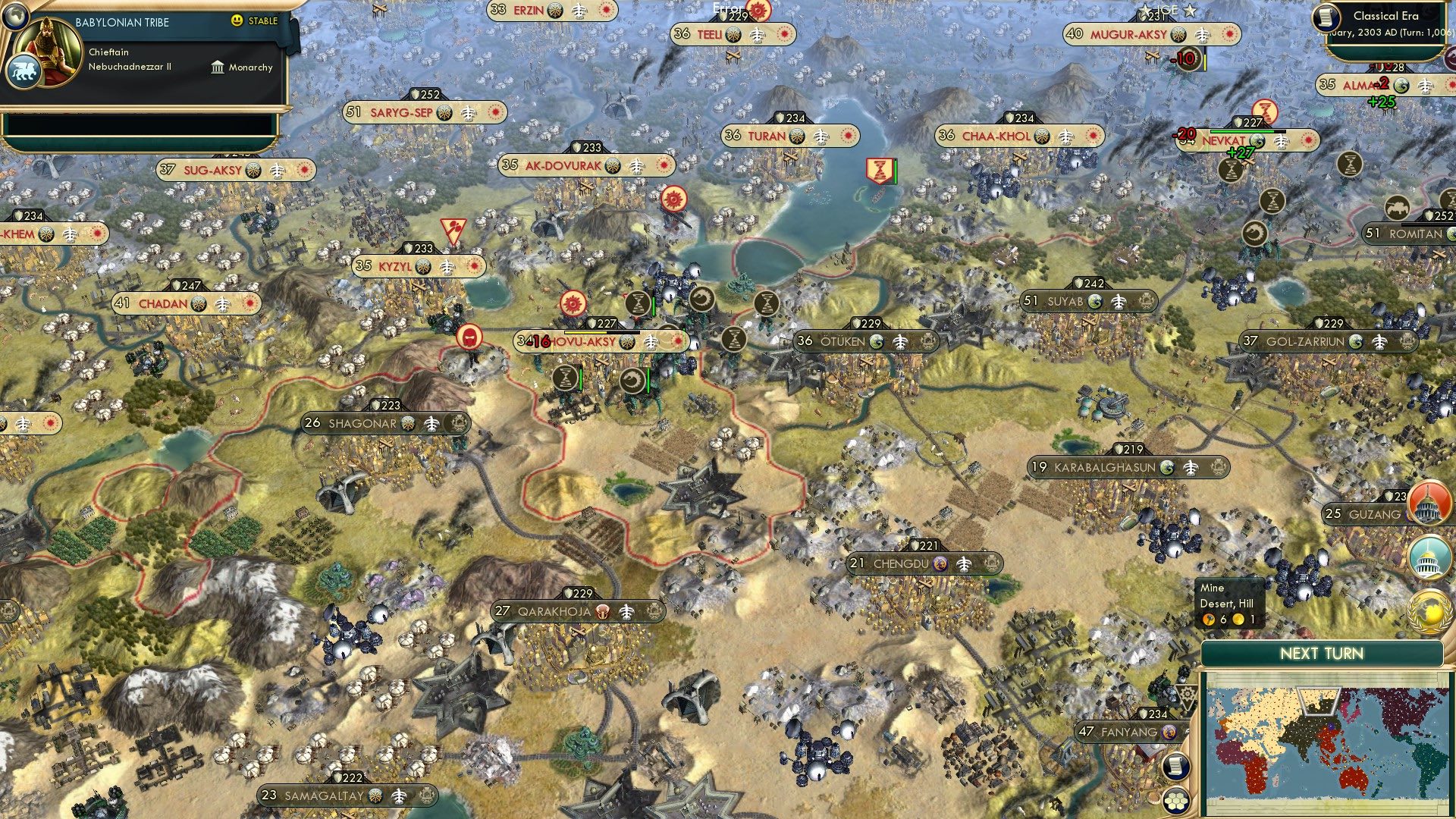The width and height of the screenshot is (1456, 819).
Task: Click the Monarchy government icon on the leader panel
Action: [218, 68]
